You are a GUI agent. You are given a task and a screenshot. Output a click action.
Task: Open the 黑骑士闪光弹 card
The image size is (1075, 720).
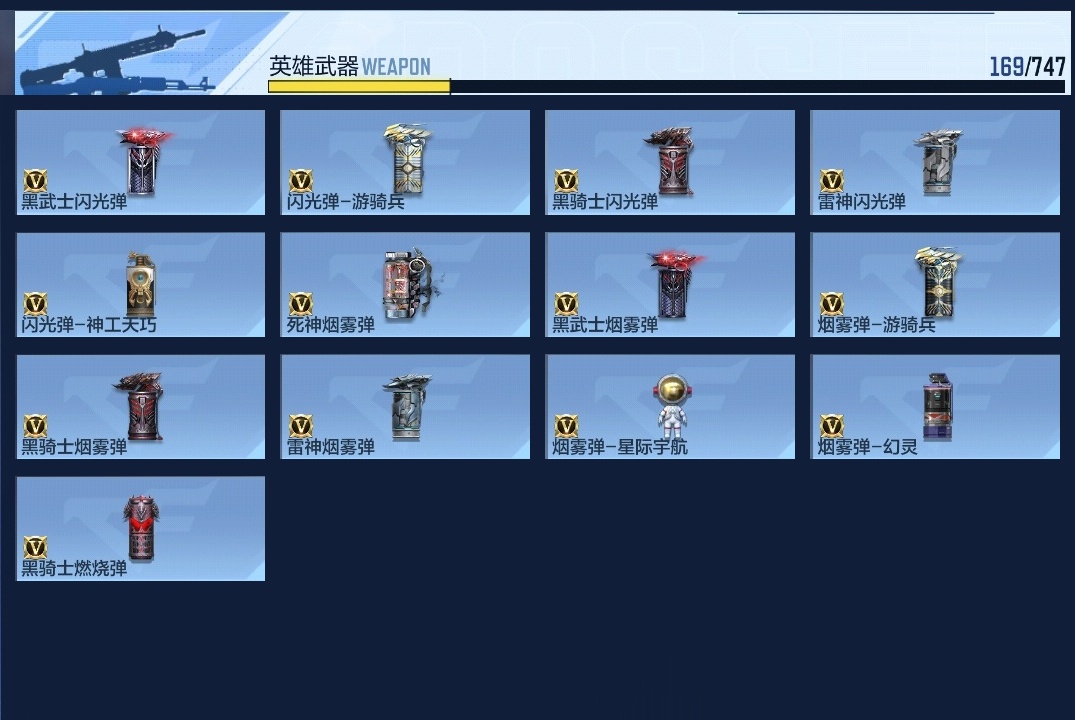[670, 162]
